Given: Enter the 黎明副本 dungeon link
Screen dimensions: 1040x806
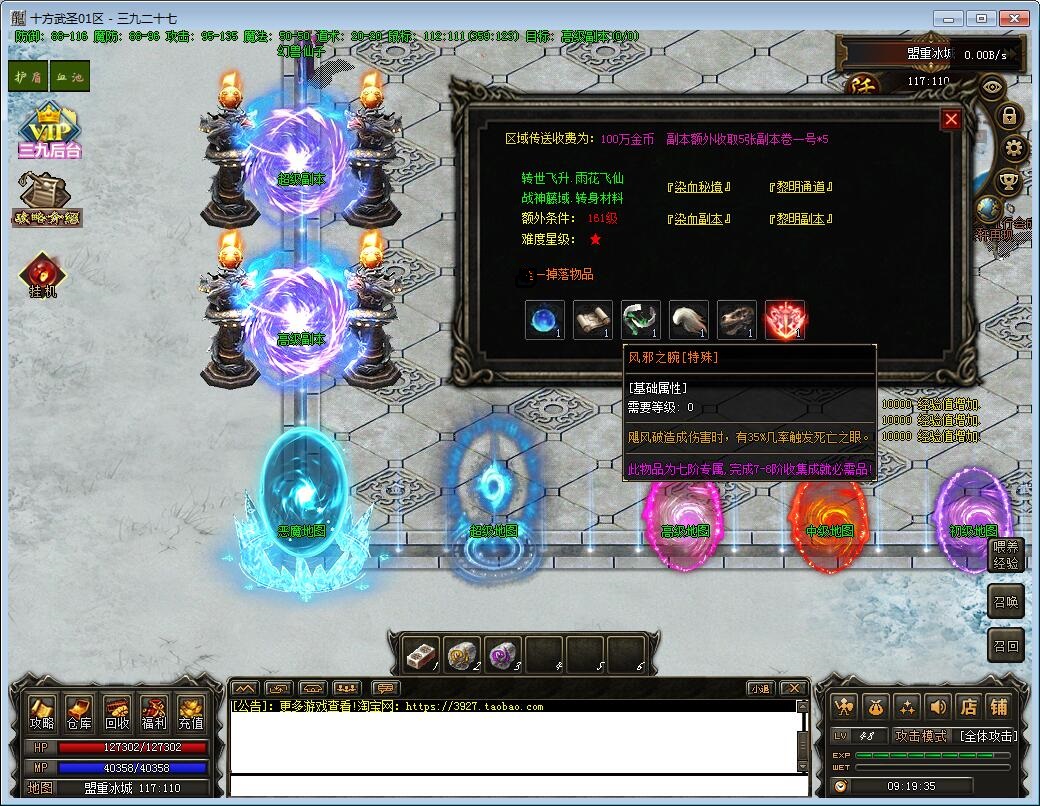Looking at the screenshot, I should click(x=801, y=219).
